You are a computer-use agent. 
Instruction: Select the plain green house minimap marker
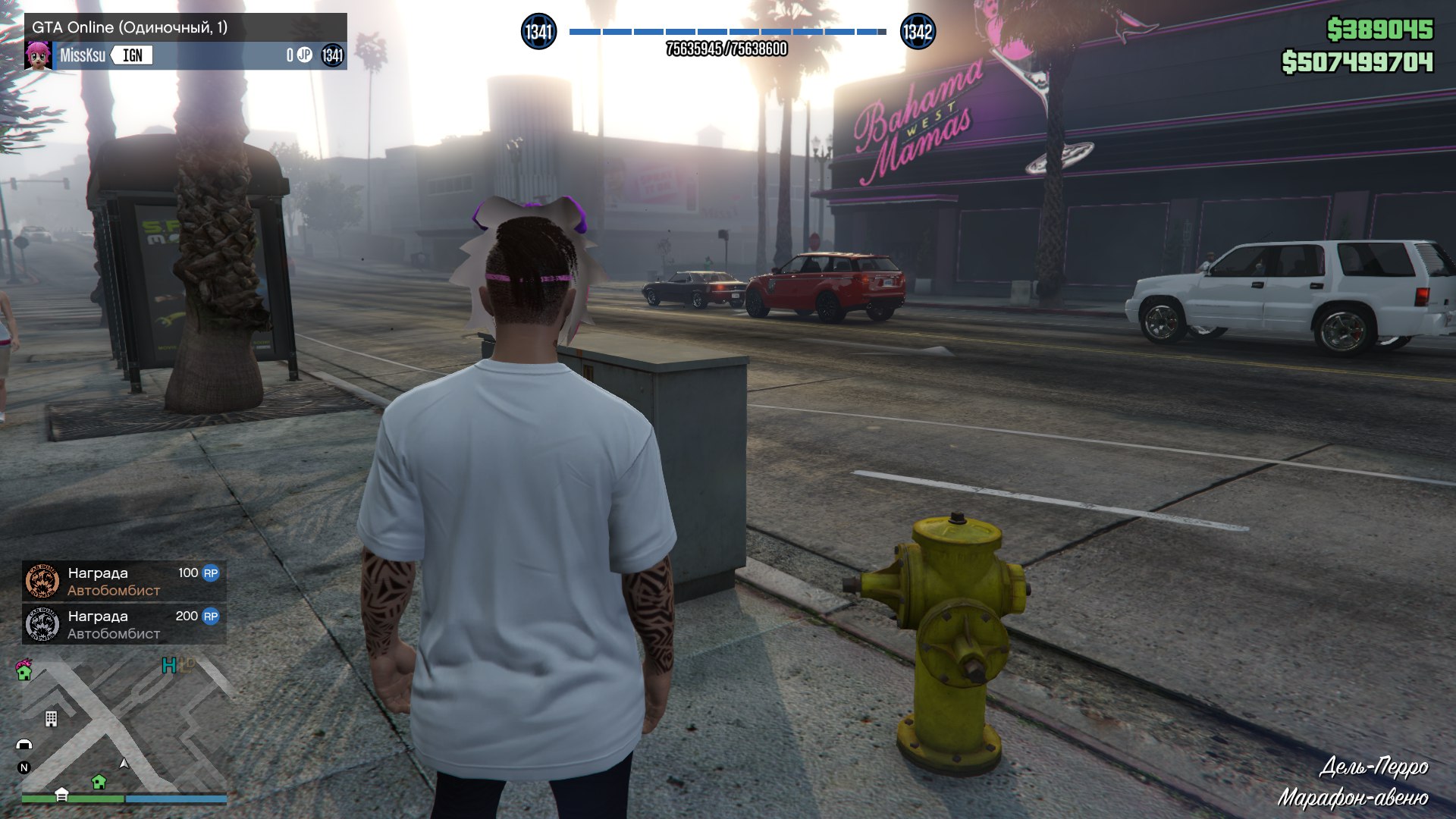(99, 782)
